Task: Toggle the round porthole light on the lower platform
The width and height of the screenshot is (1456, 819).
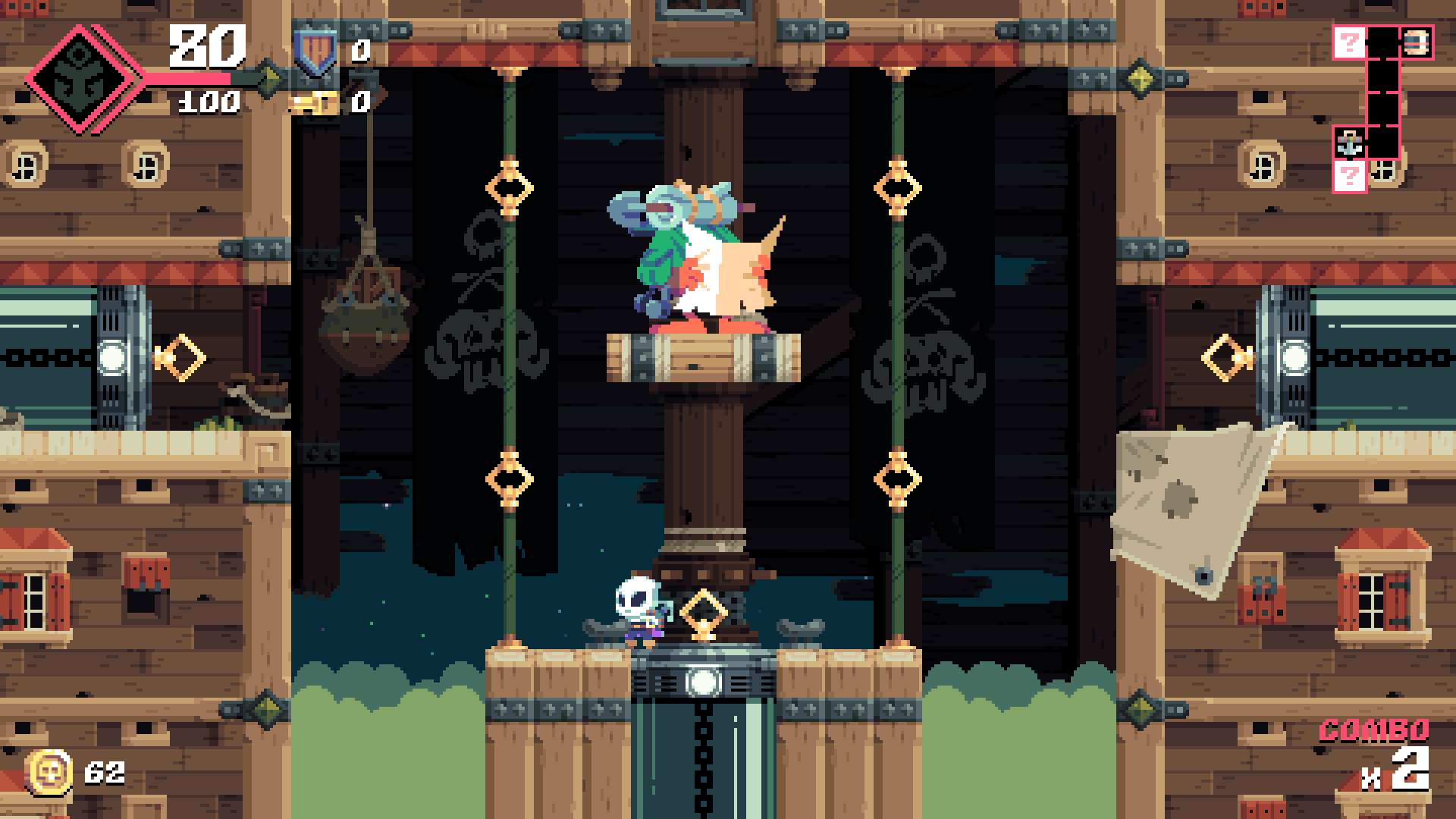Action: [x=703, y=684]
